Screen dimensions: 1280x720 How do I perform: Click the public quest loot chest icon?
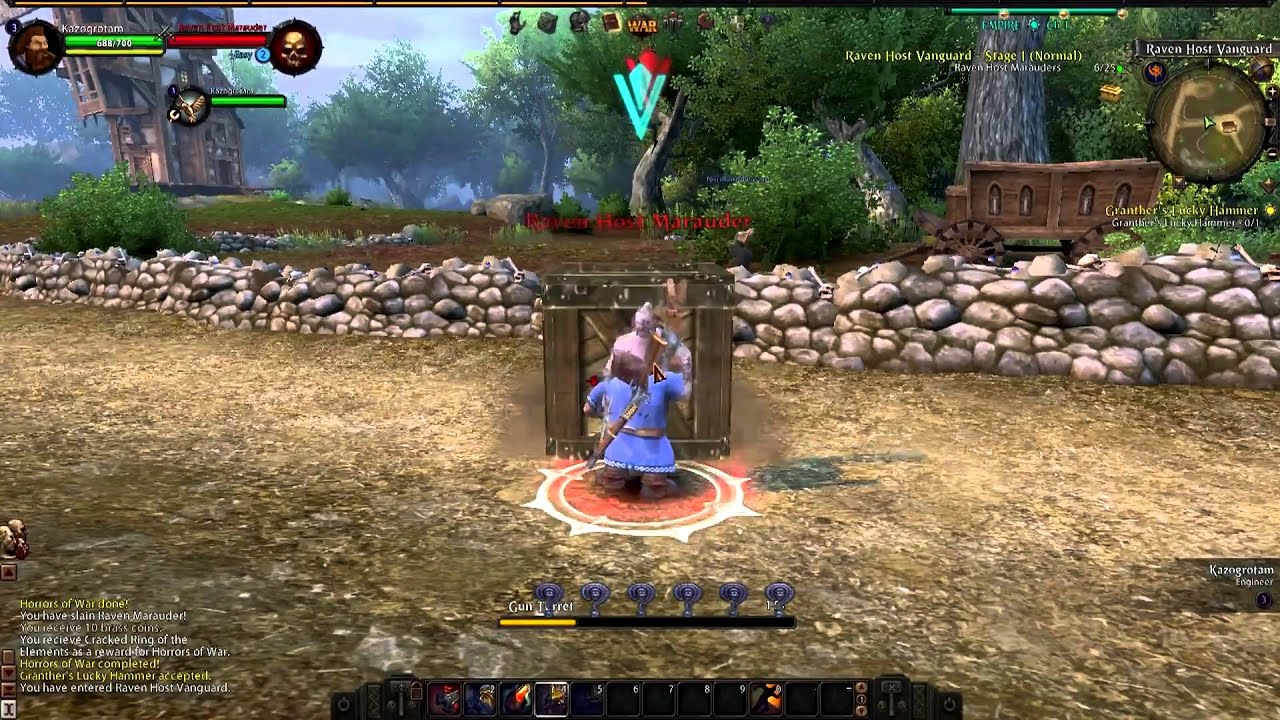[1111, 93]
